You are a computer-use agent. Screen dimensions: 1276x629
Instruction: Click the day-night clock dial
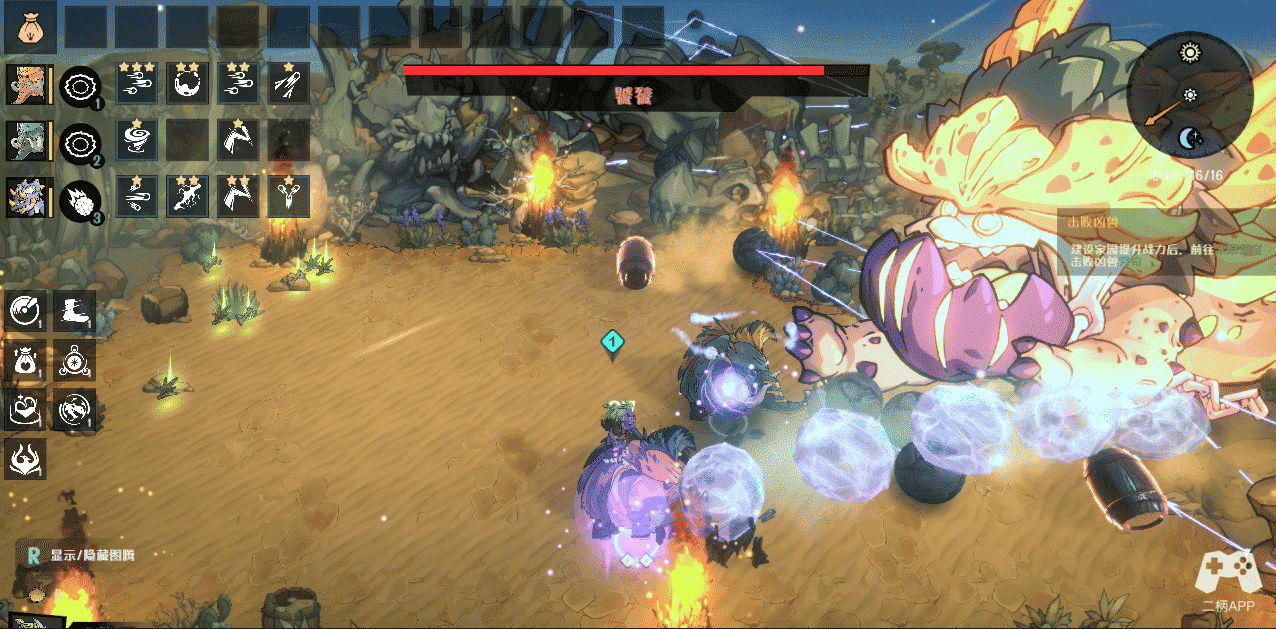tap(1189, 95)
